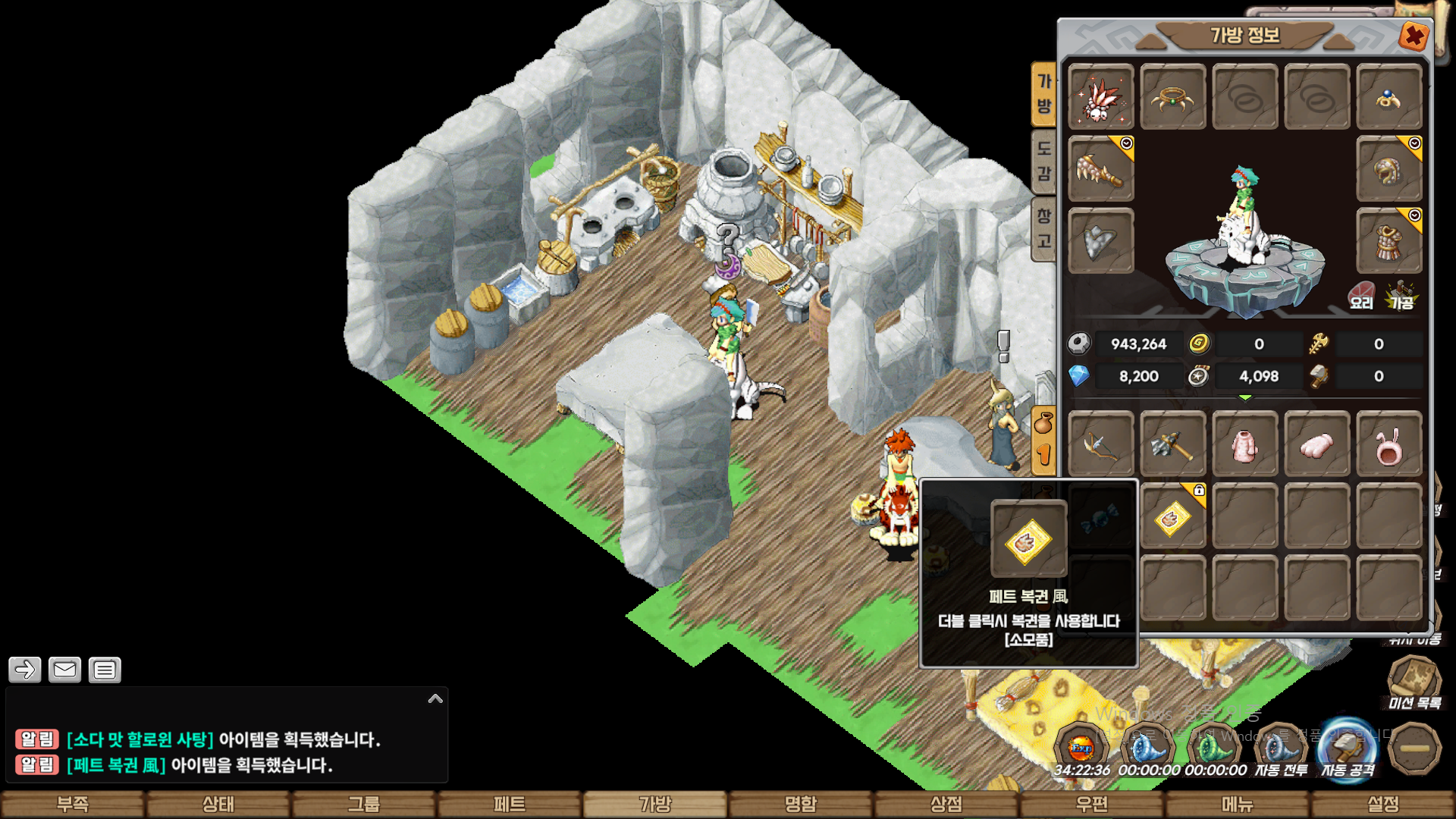Screen dimensions: 1456x819
Task: Select the pet ticket item in bag
Action: [1172, 518]
